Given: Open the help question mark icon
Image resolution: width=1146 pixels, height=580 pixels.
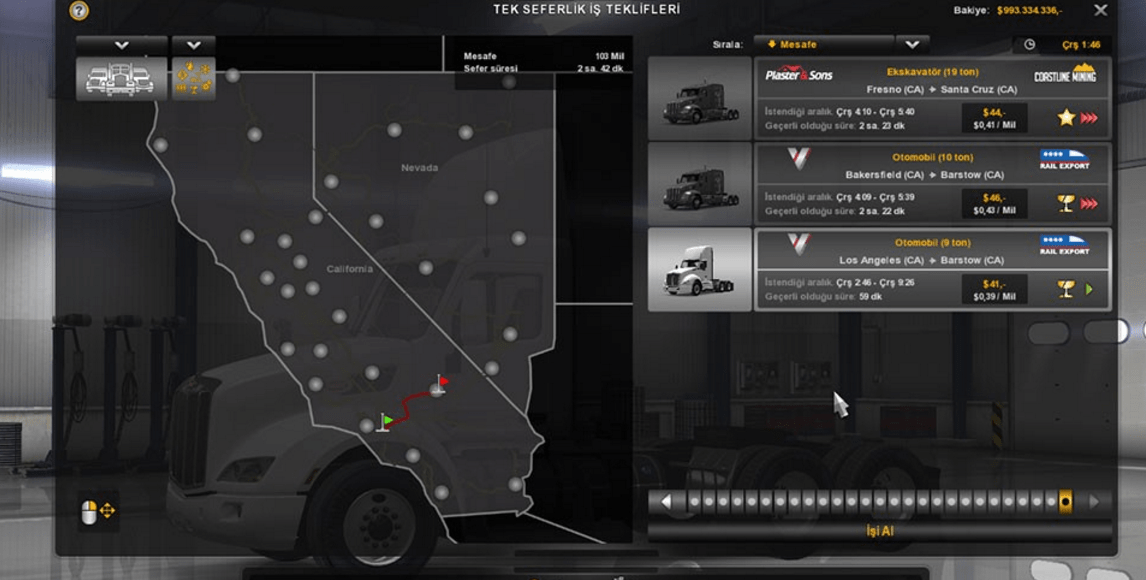Looking at the screenshot, I should pos(79,11).
